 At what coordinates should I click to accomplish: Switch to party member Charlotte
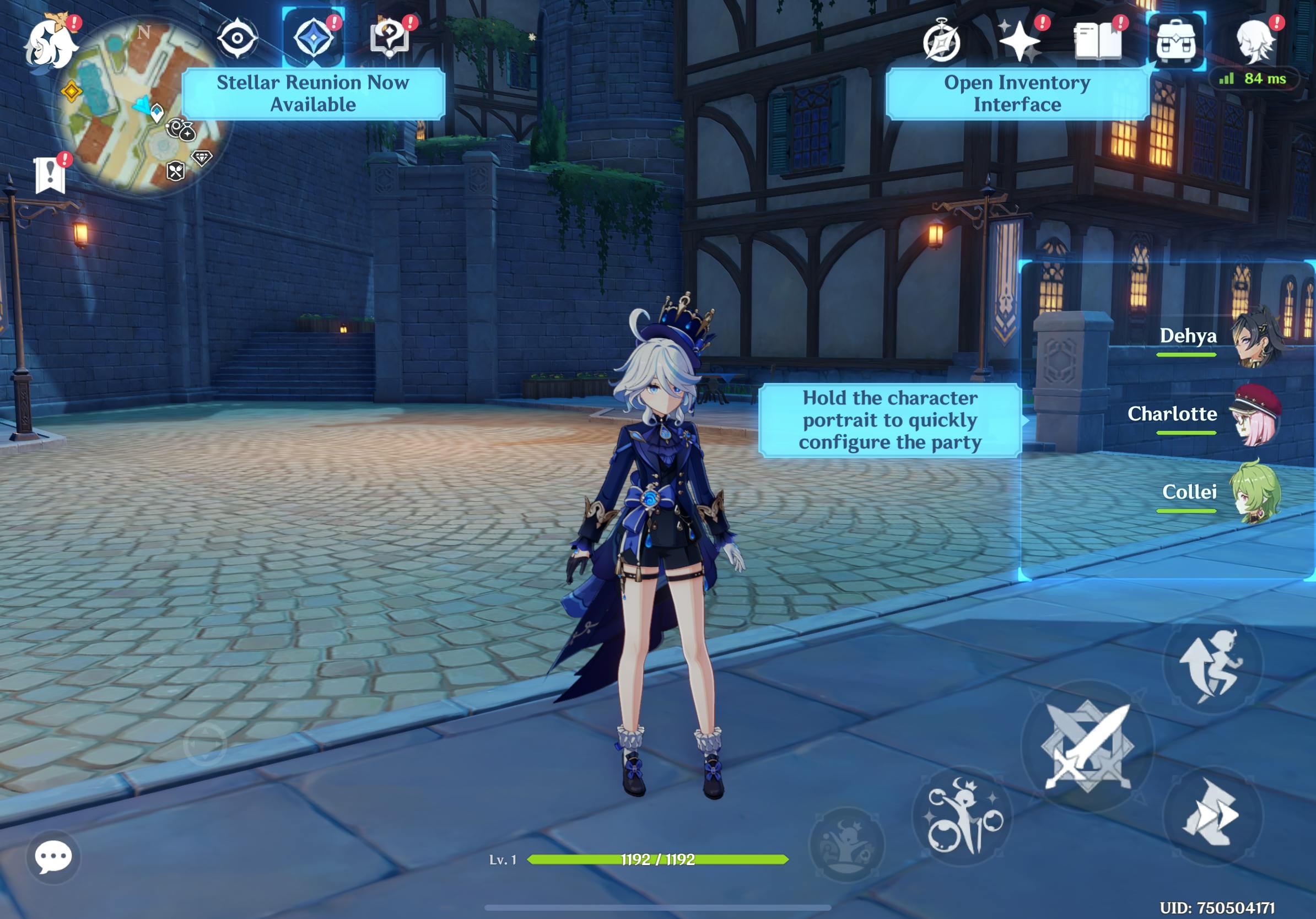[1255, 416]
